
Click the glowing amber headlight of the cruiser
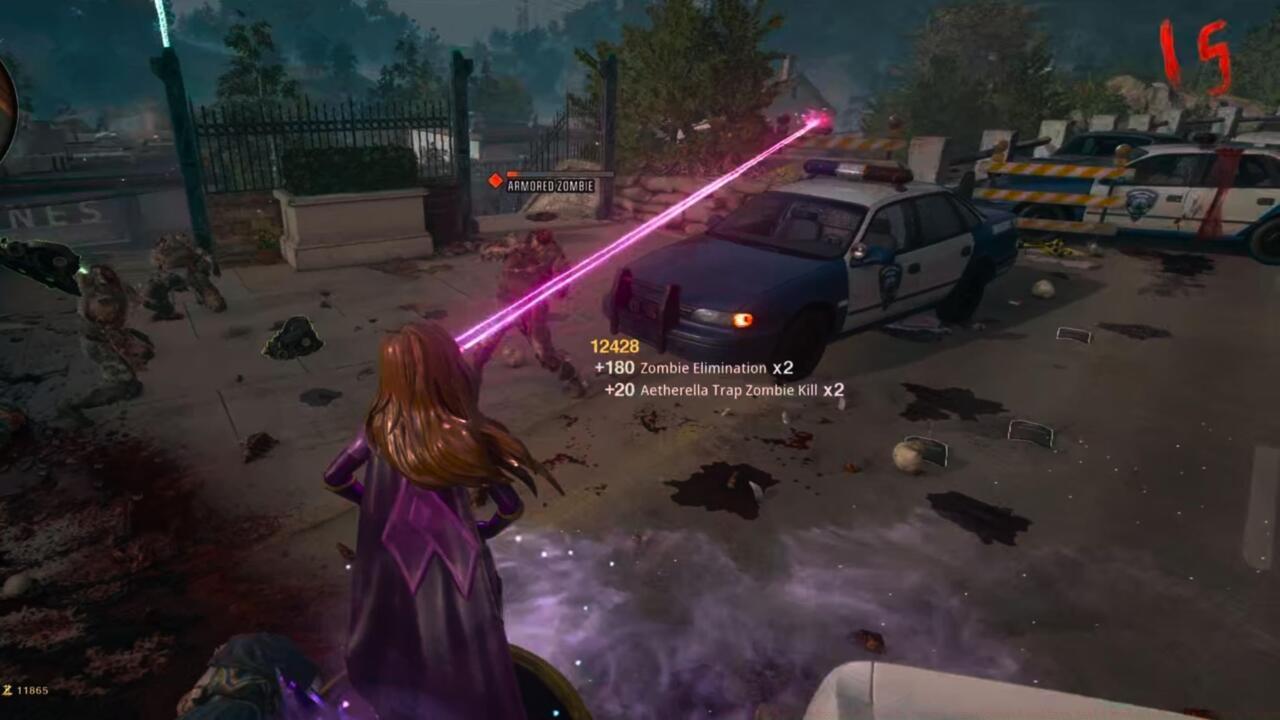pyautogui.click(x=742, y=320)
